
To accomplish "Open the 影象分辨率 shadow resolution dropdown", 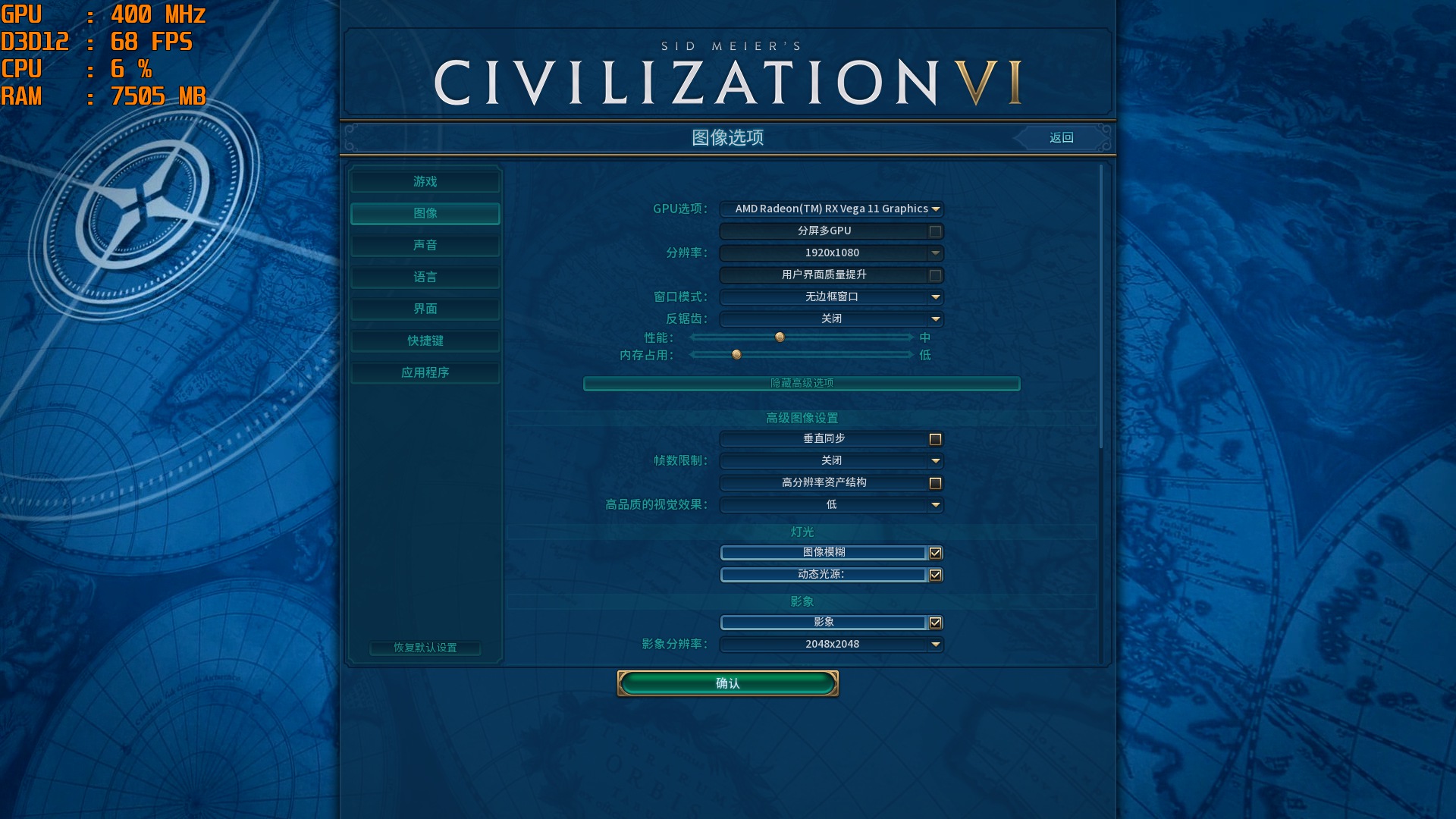I will (830, 644).
